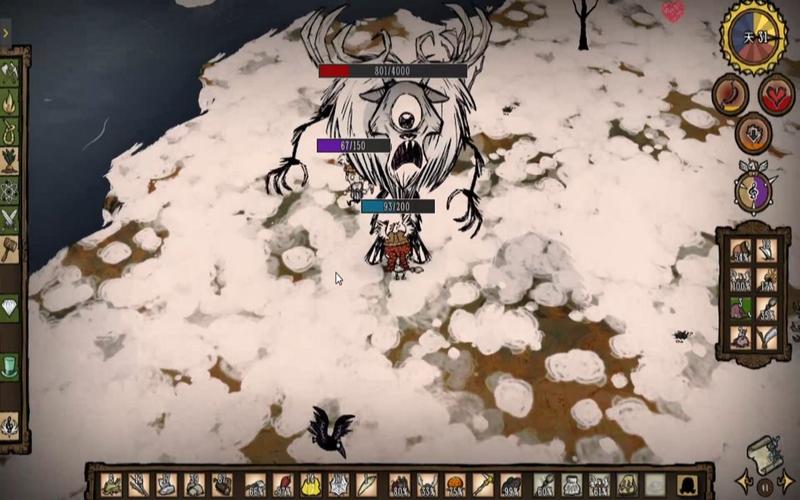Image resolution: width=800 pixels, height=500 pixels.
Task: Expand the small arrow tab above the crafting bar
Action: click(5, 33)
